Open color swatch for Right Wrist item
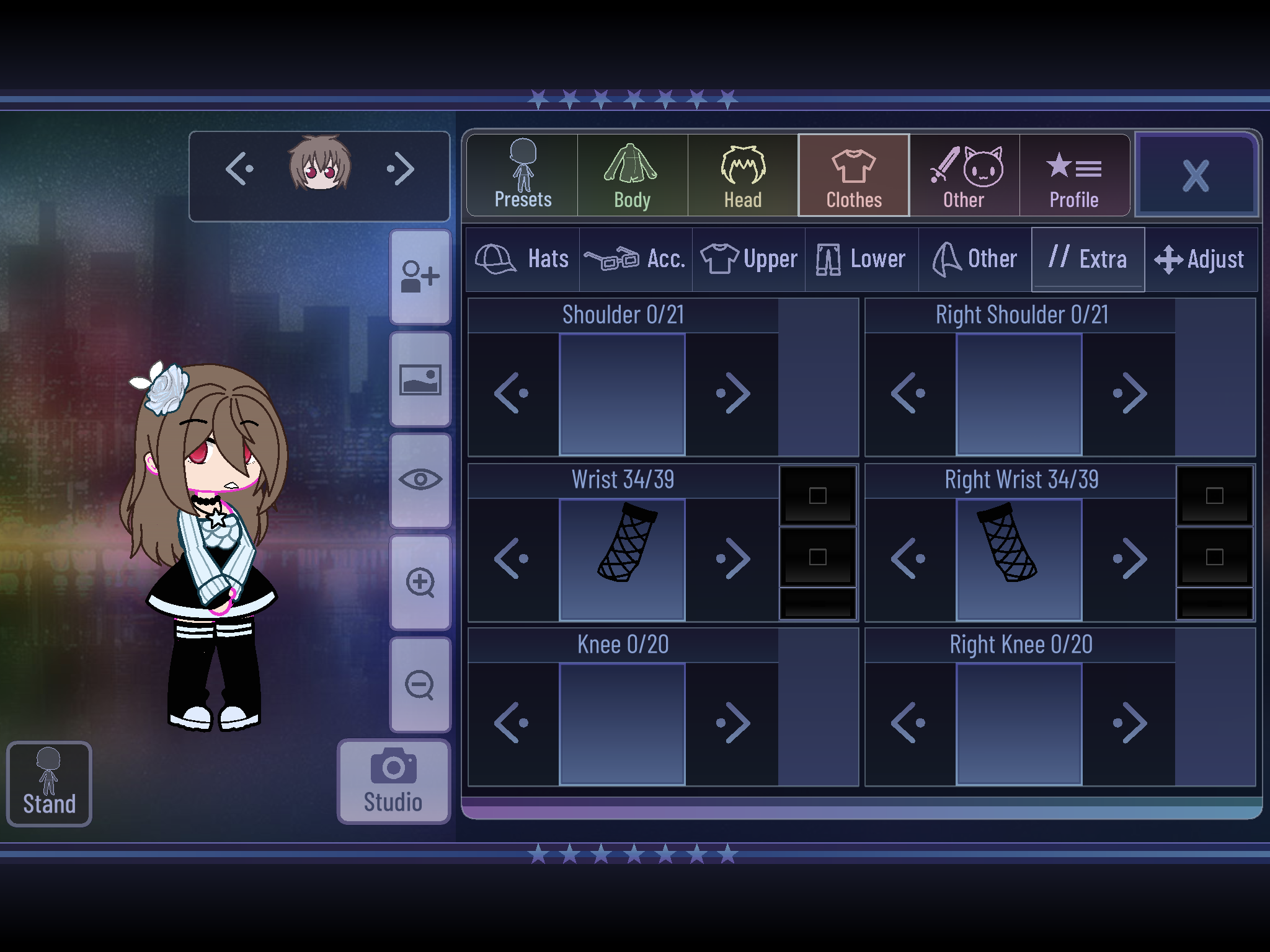The image size is (1270, 952). [x=1215, y=496]
